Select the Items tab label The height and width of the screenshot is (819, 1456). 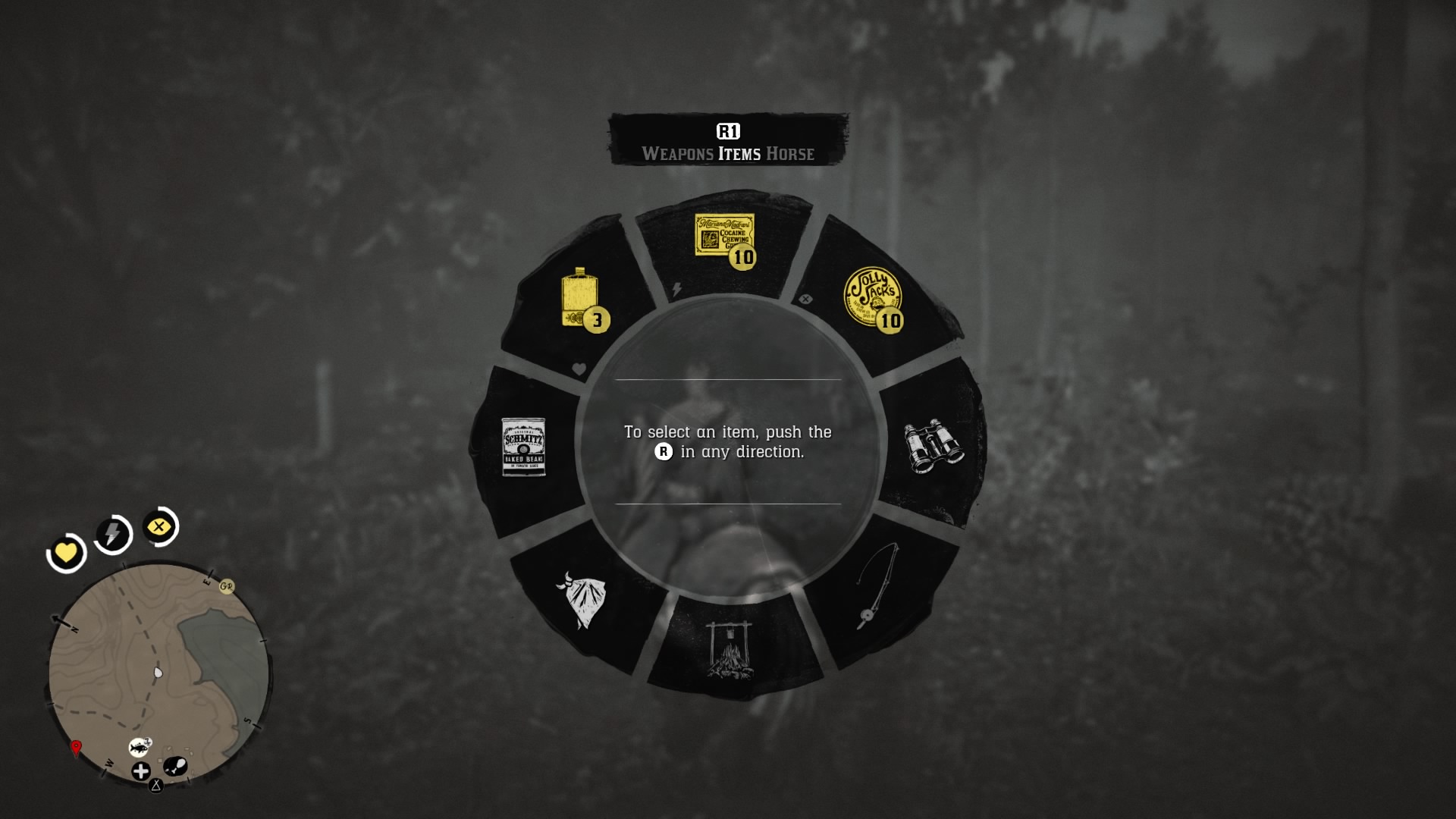pos(739,154)
